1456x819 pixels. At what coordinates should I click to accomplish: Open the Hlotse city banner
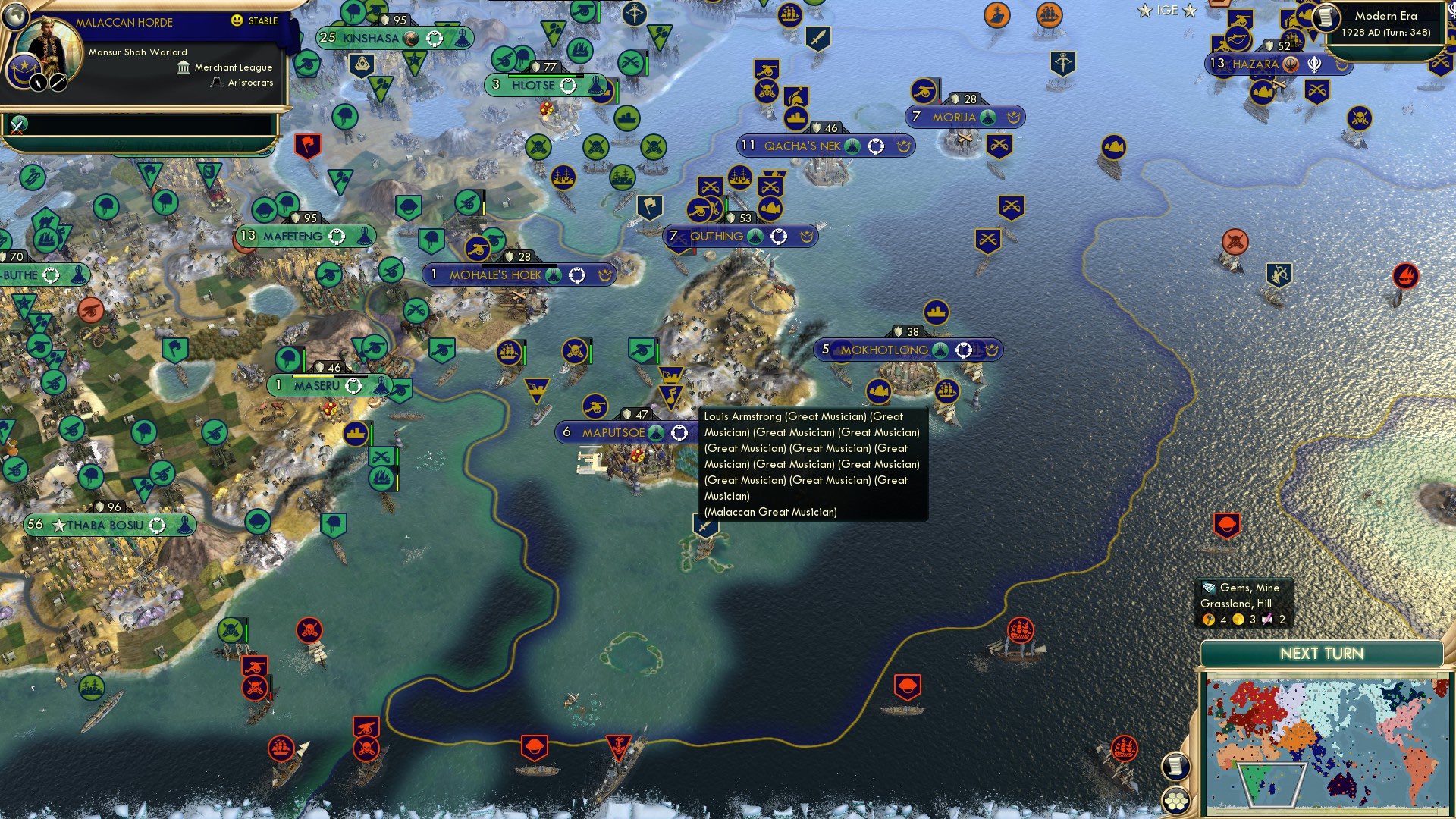(533, 86)
